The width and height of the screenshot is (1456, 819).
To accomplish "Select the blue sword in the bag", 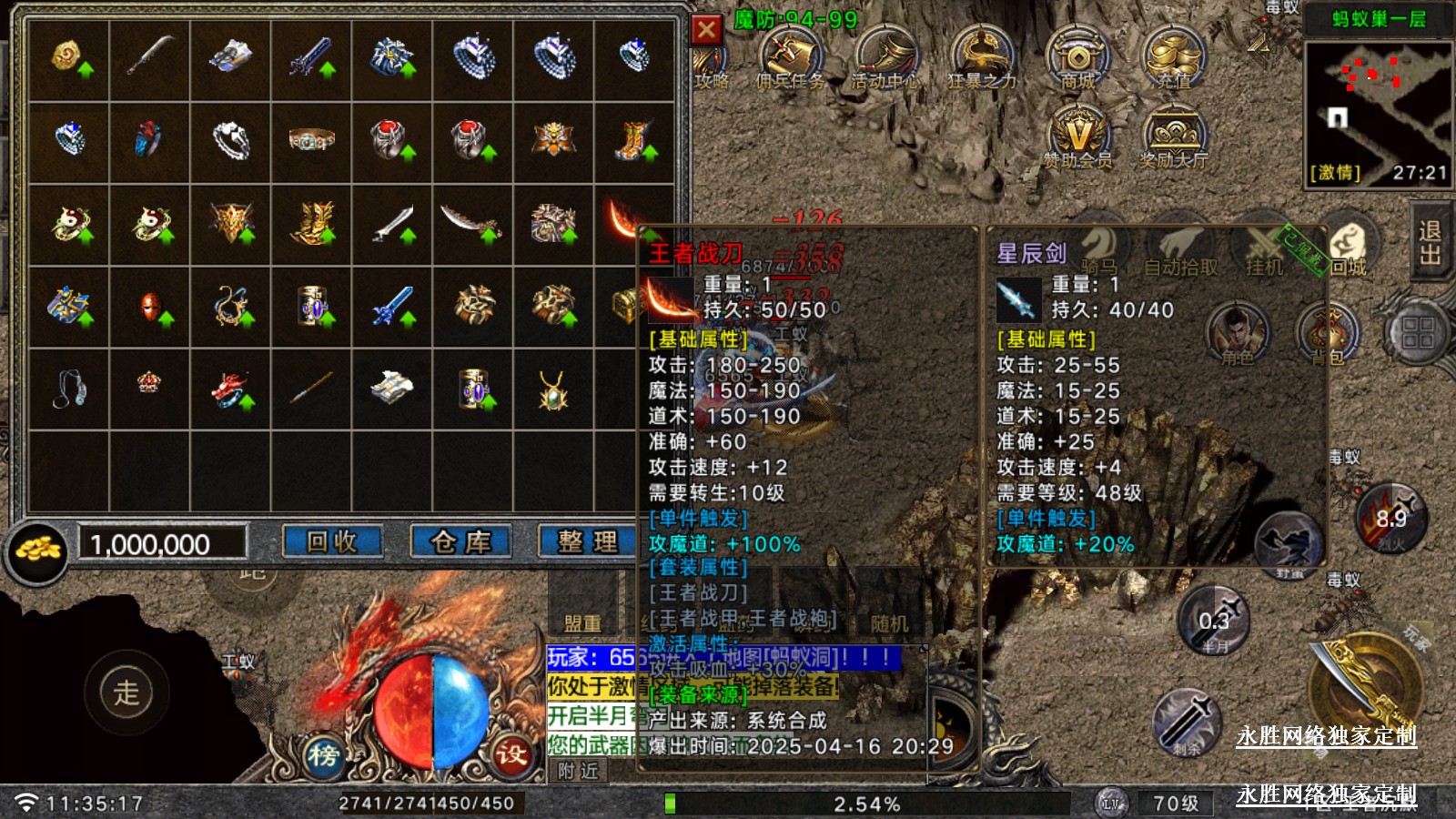I will (x=392, y=307).
